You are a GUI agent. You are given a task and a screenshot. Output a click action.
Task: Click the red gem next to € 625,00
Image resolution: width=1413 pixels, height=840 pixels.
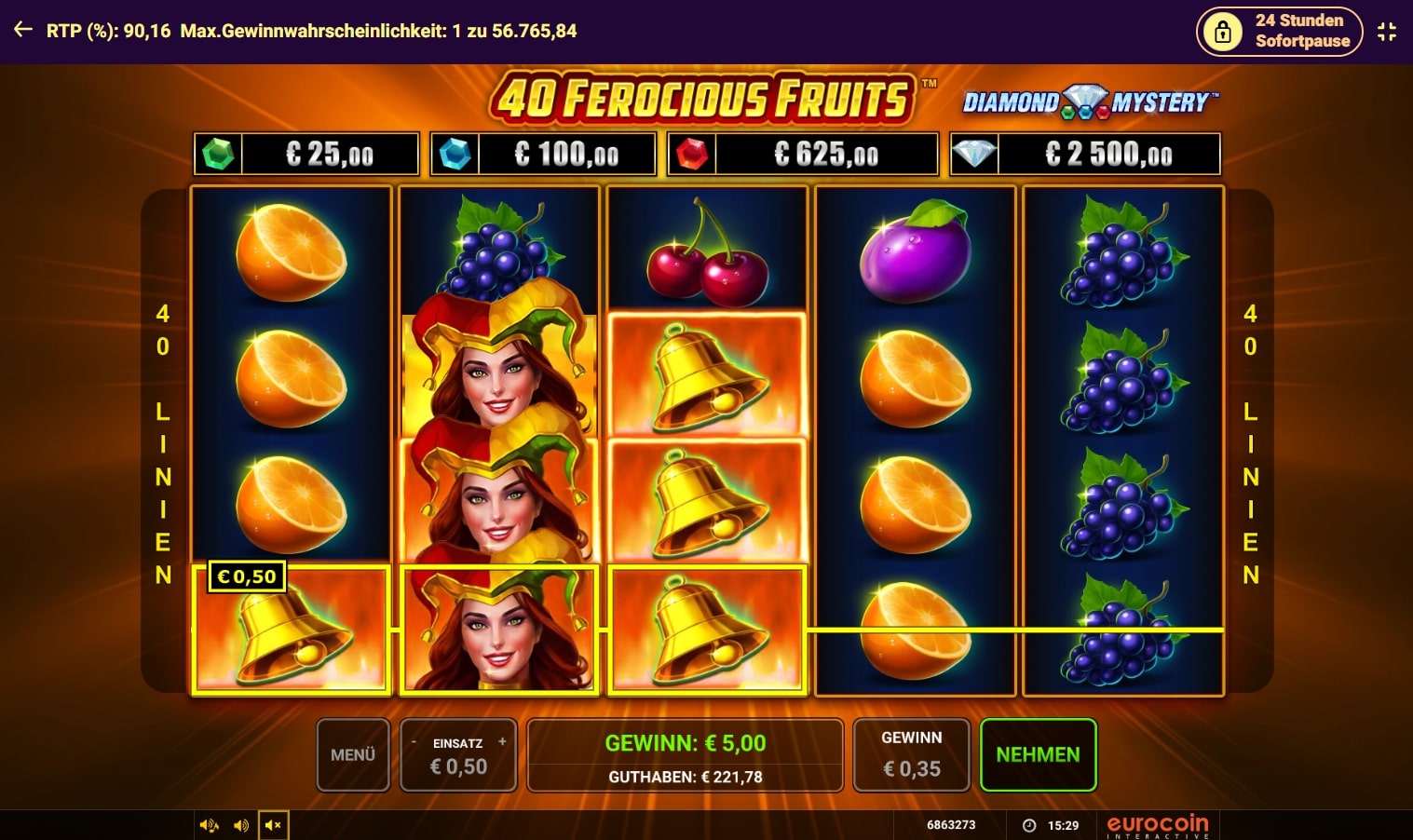point(690,153)
